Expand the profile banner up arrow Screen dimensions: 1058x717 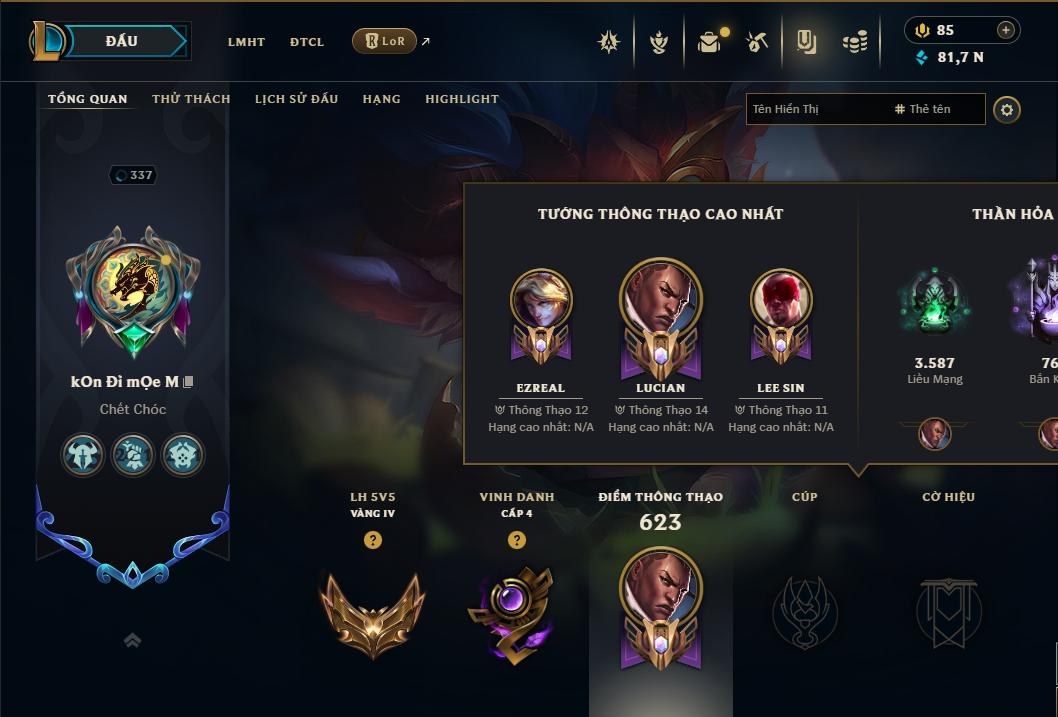[x=132, y=641]
